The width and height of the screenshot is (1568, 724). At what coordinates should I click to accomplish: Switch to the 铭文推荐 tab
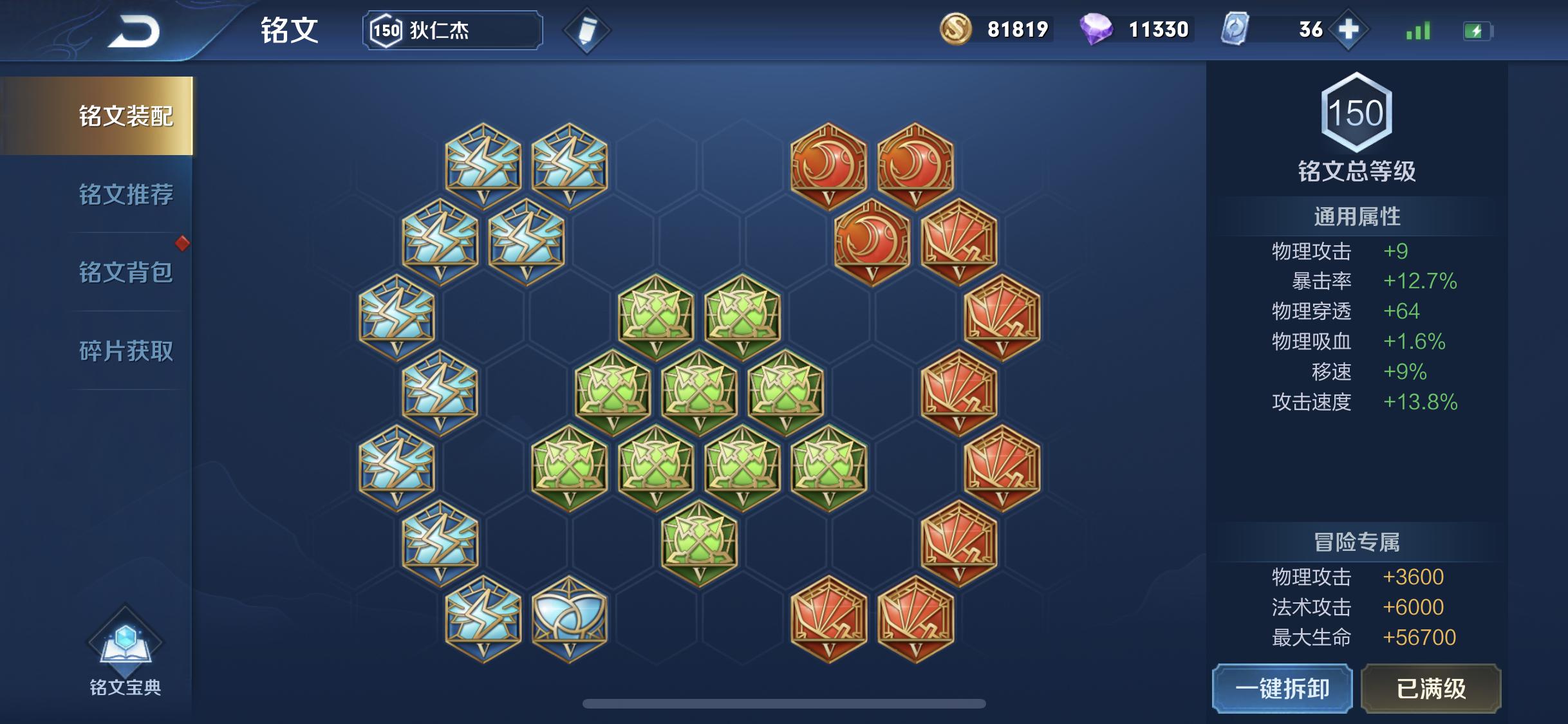126,194
